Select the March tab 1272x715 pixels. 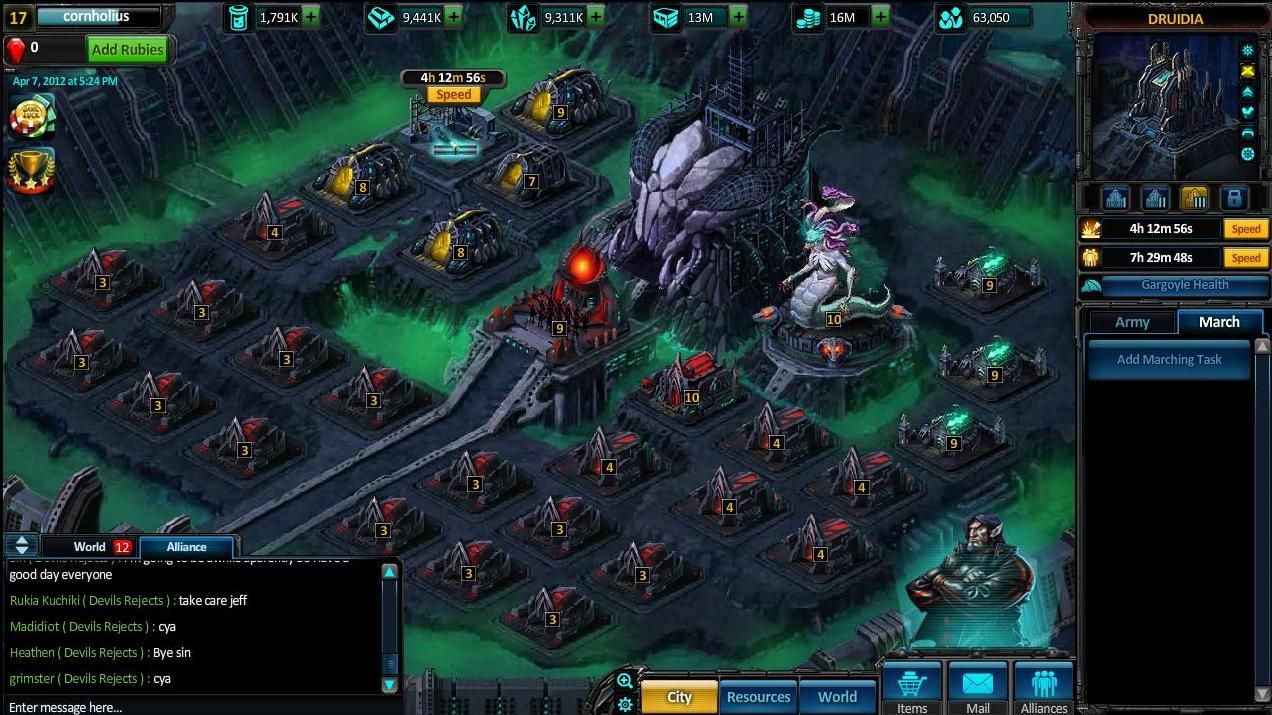1219,322
